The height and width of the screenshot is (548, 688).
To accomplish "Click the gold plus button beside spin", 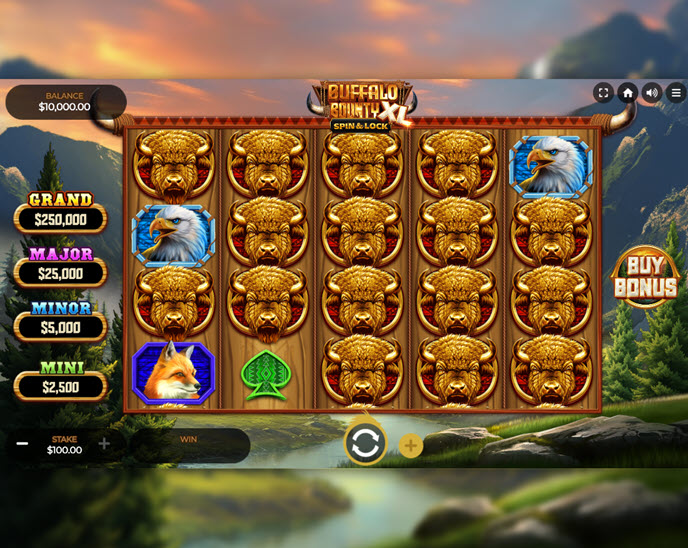I will click(x=411, y=446).
